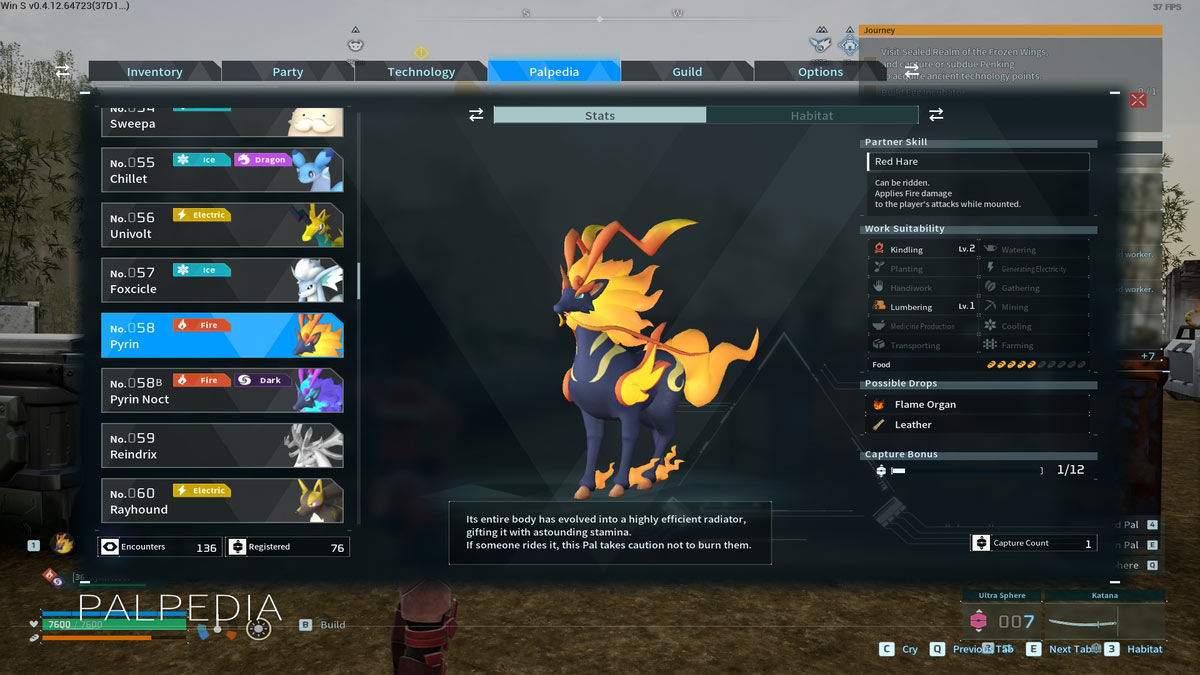Open the Pyrin Noct entry
This screenshot has height=675, width=1200.
[222, 390]
